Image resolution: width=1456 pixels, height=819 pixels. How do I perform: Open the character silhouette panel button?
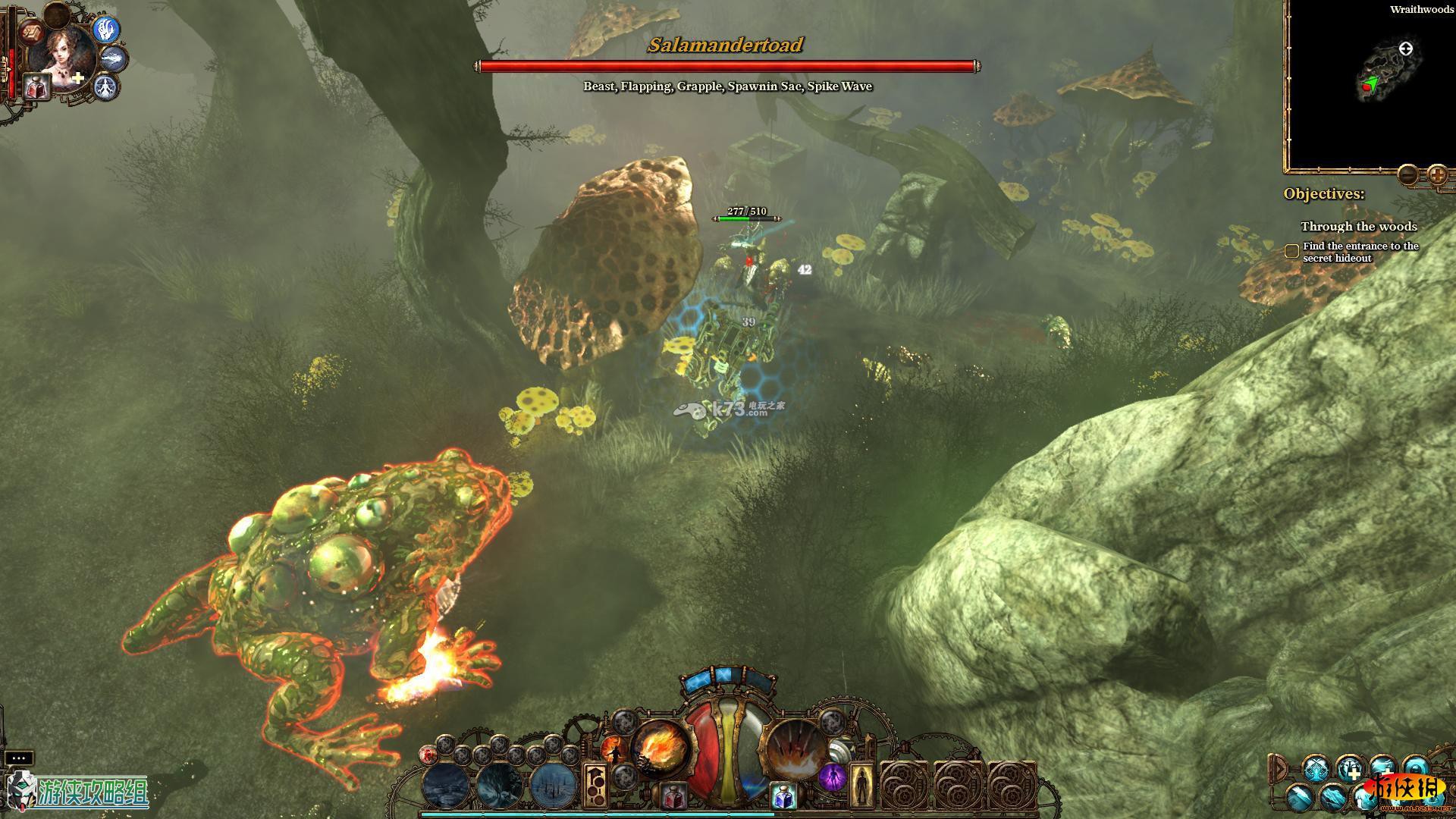click(861, 785)
